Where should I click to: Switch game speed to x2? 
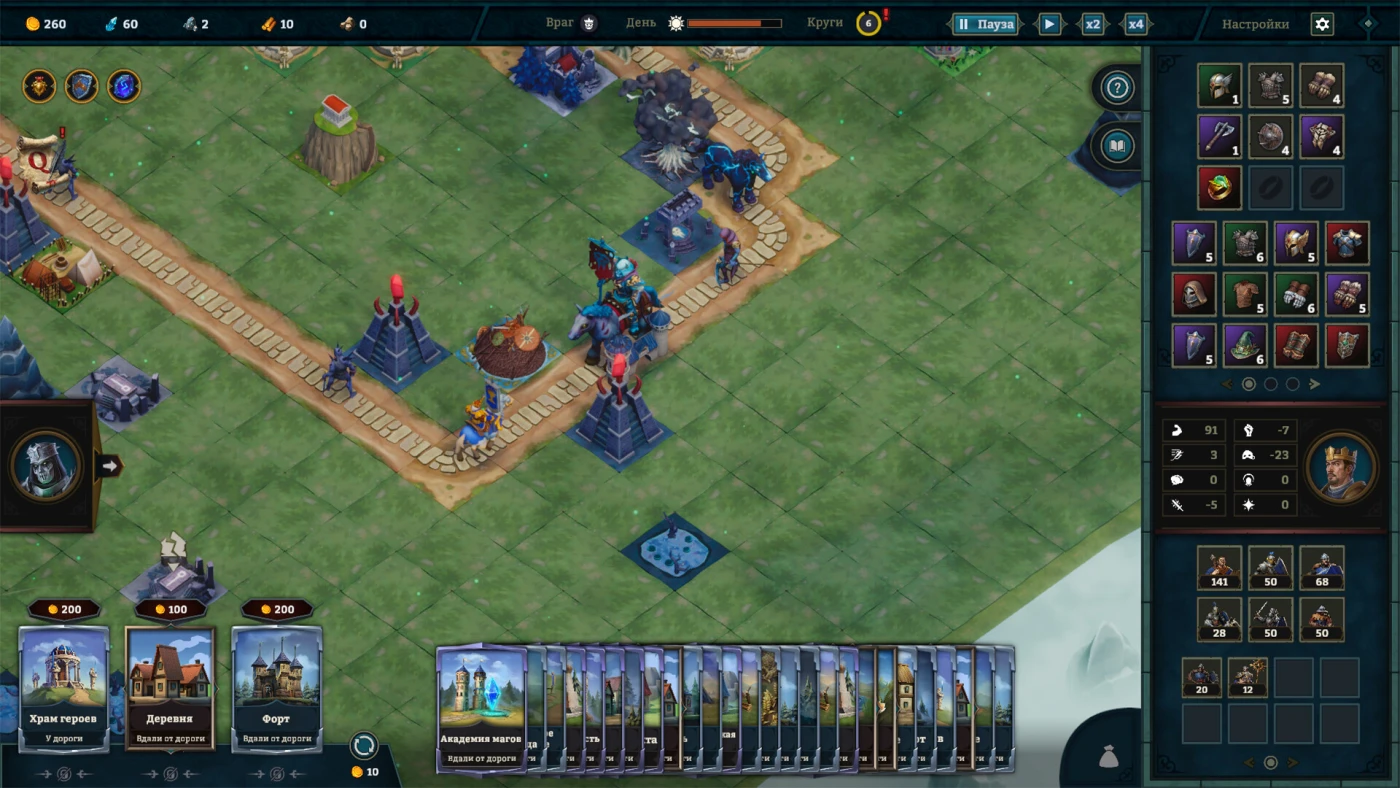click(1093, 24)
